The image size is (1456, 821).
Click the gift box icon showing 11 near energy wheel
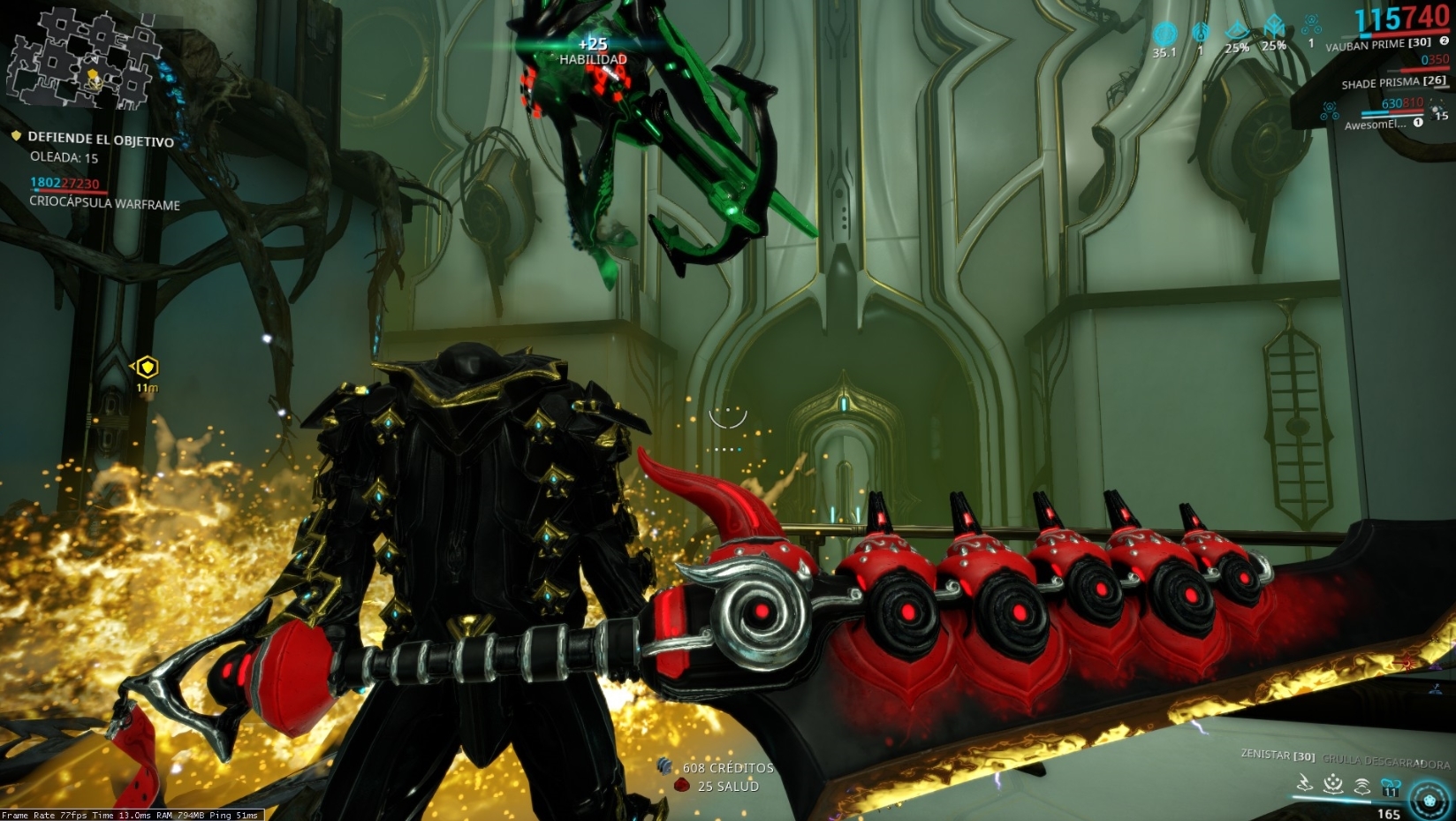click(1390, 787)
